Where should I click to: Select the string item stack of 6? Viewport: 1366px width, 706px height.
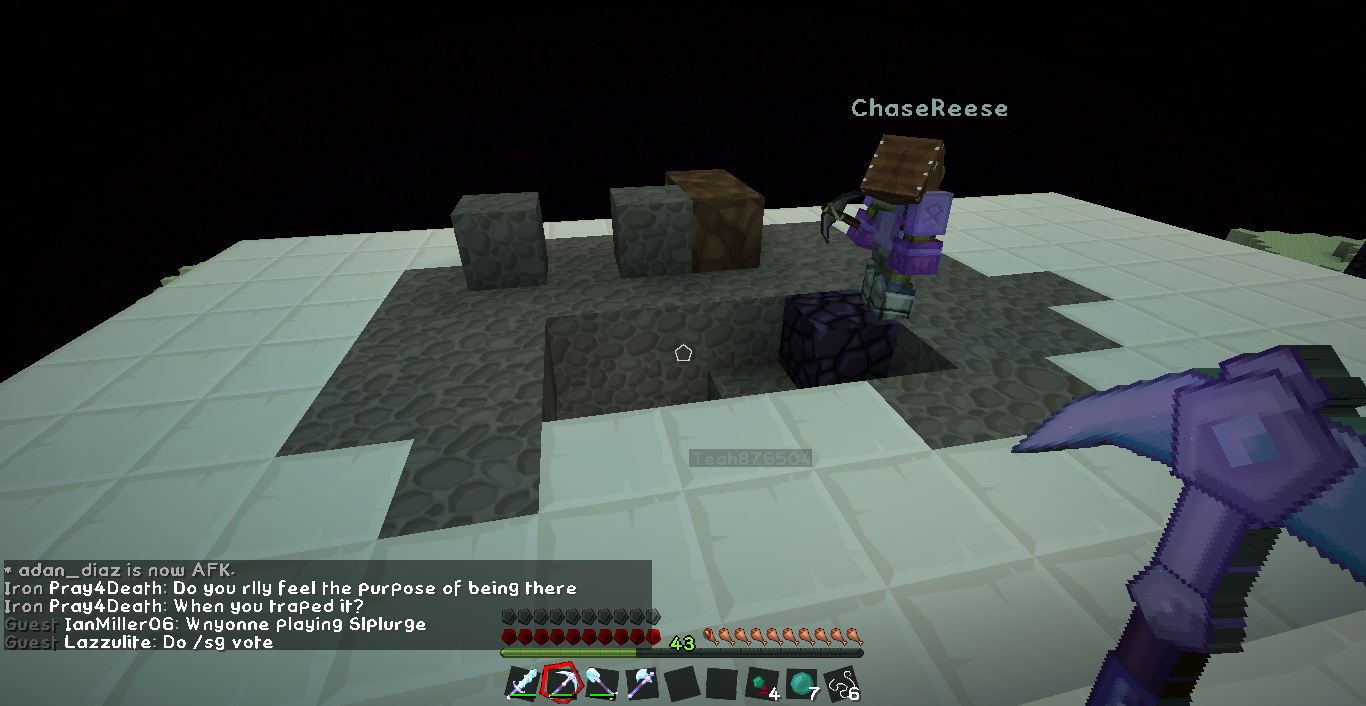click(841, 684)
